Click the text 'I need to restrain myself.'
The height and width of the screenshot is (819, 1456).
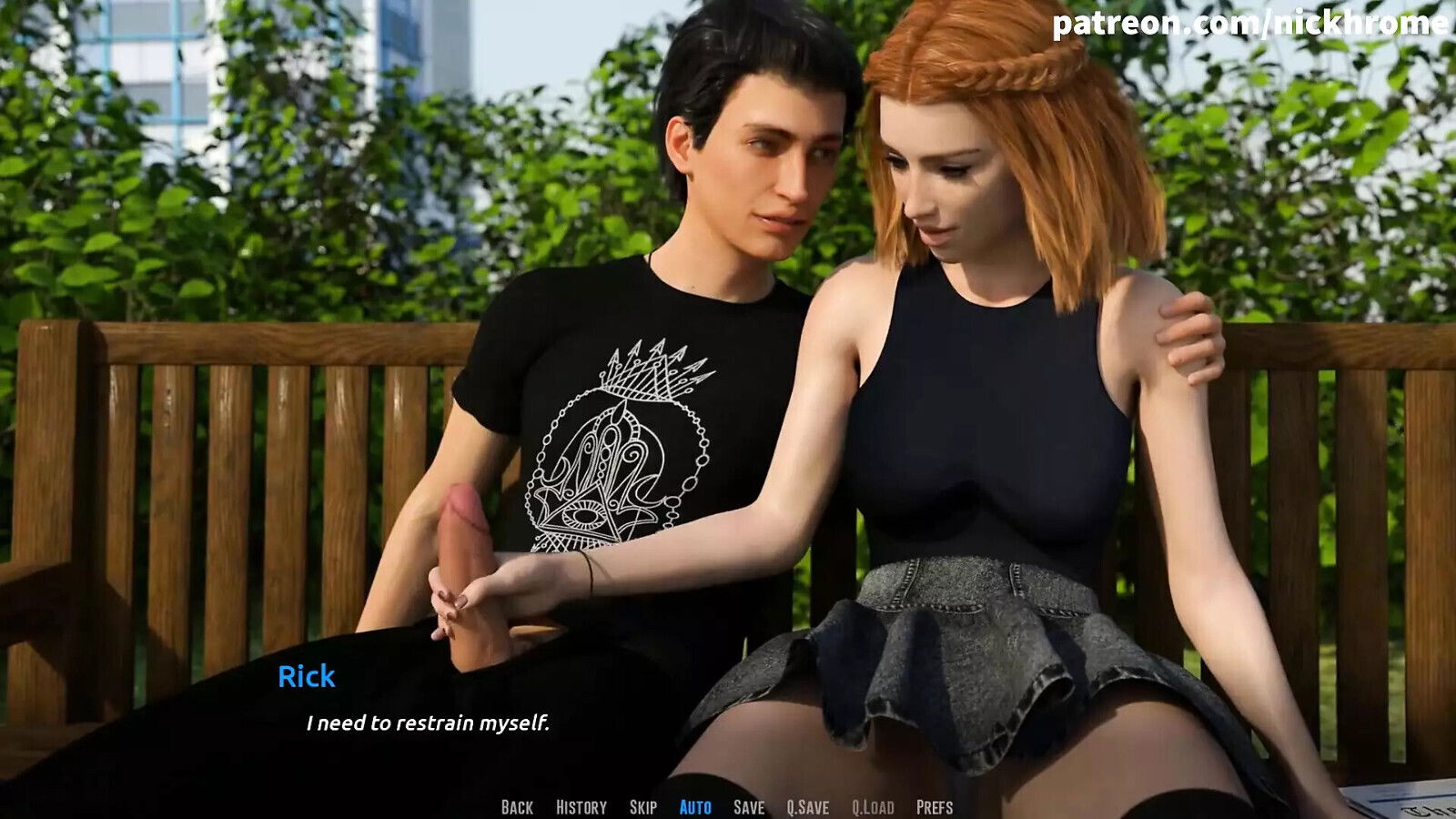pos(429,725)
